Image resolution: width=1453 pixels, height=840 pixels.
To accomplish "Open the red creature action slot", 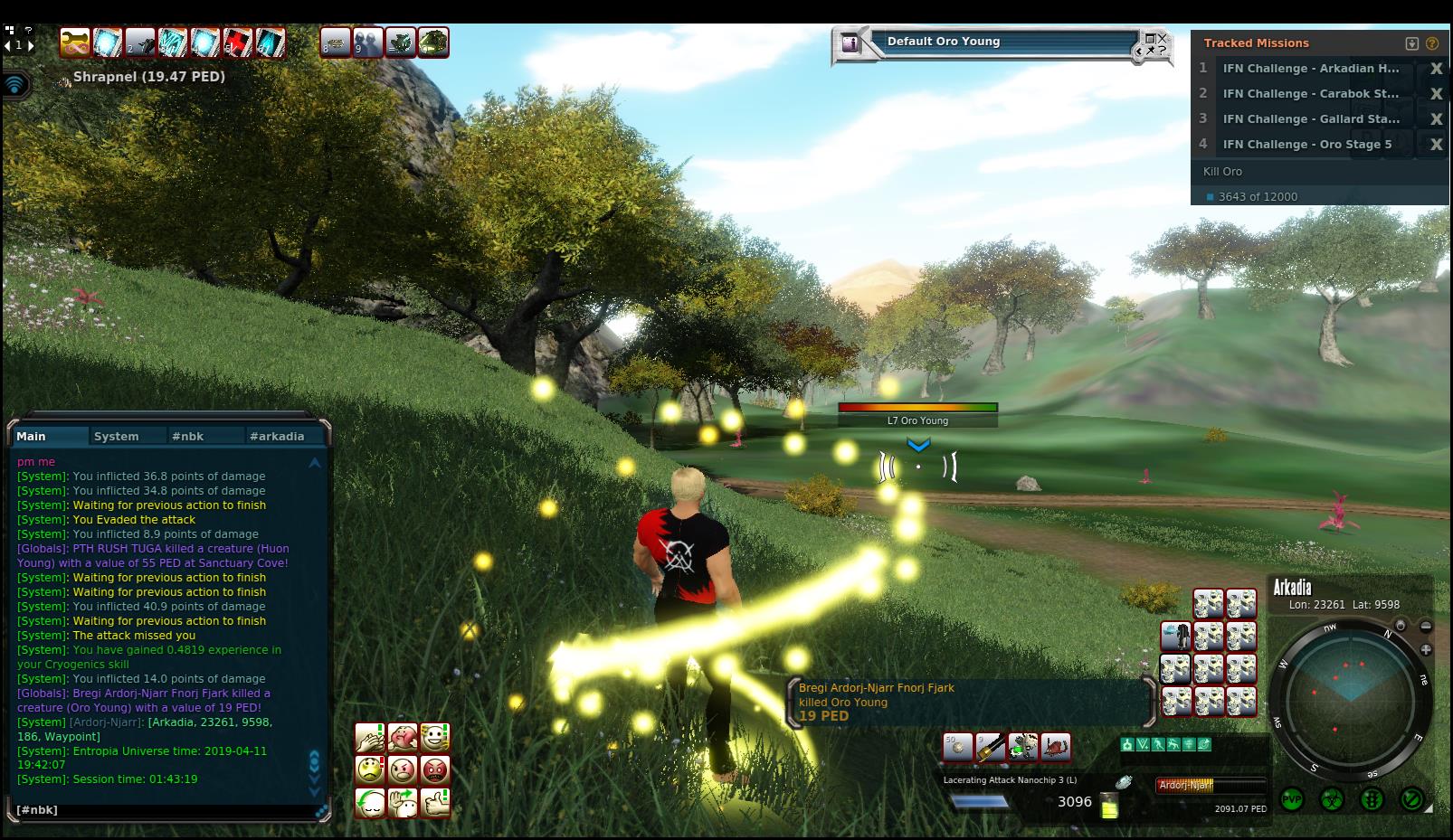I will (1056, 747).
